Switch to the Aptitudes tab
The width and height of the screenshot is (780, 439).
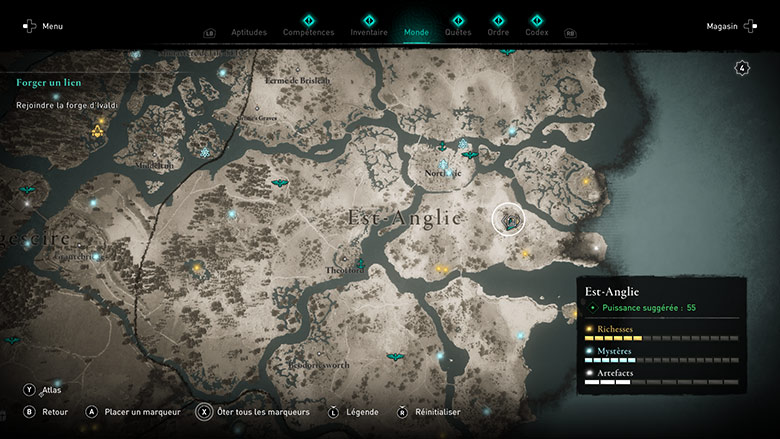[x=249, y=32]
